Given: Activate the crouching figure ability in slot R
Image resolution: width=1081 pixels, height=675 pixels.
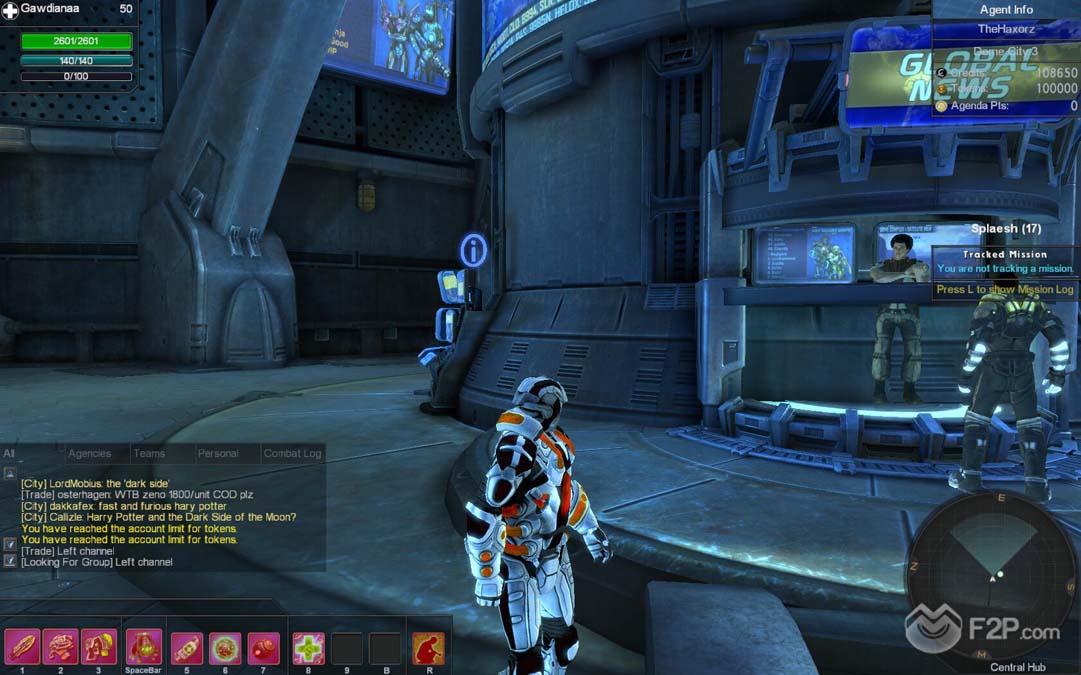Looking at the screenshot, I should pos(428,648).
